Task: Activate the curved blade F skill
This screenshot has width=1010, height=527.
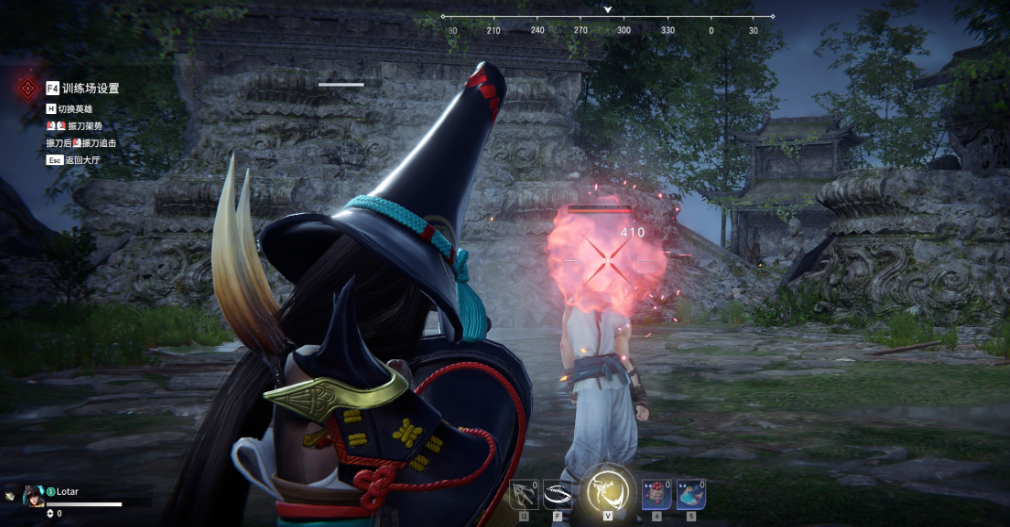Action: click(556, 494)
